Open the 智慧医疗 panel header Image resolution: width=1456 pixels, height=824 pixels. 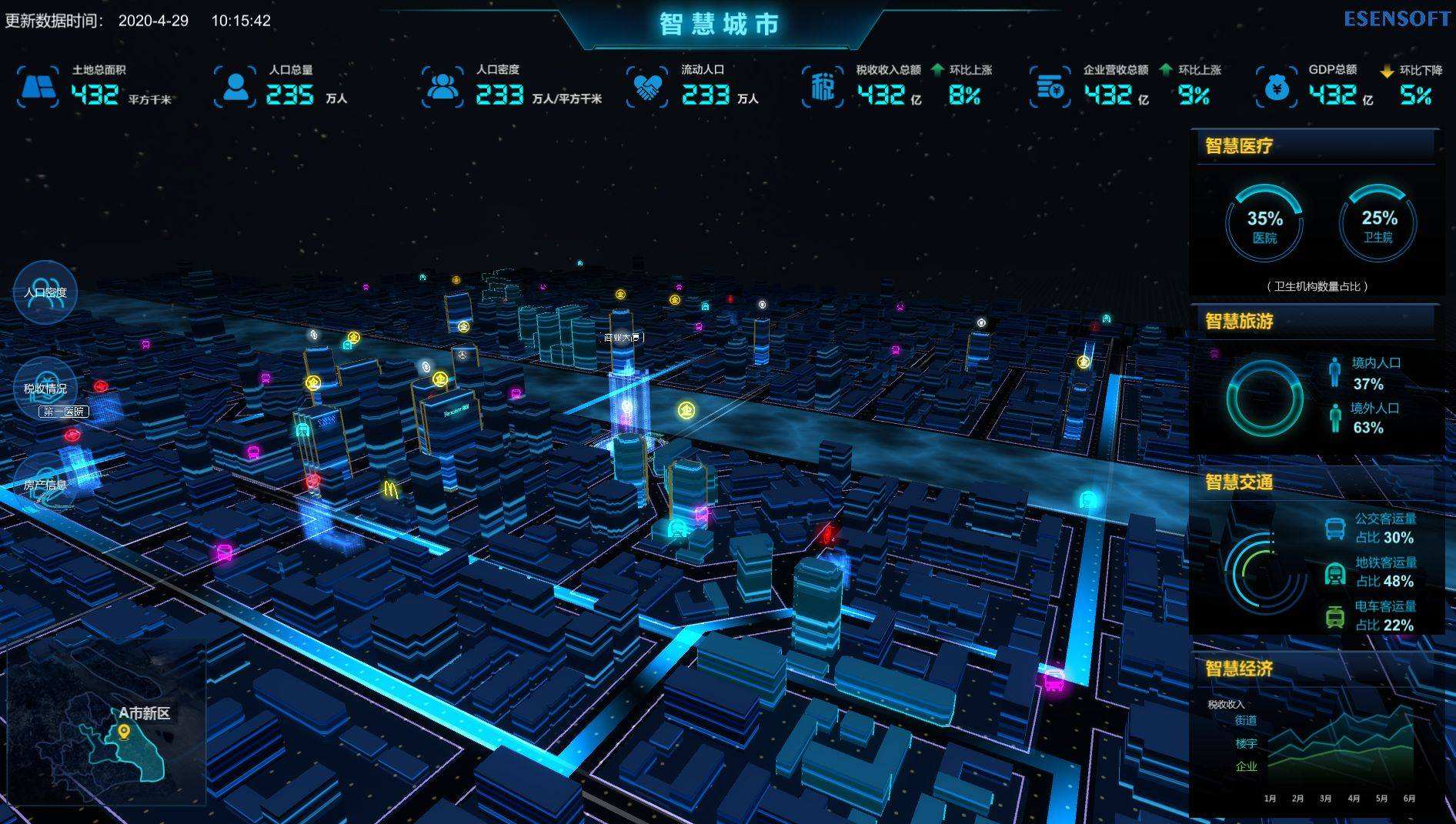[1239, 146]
